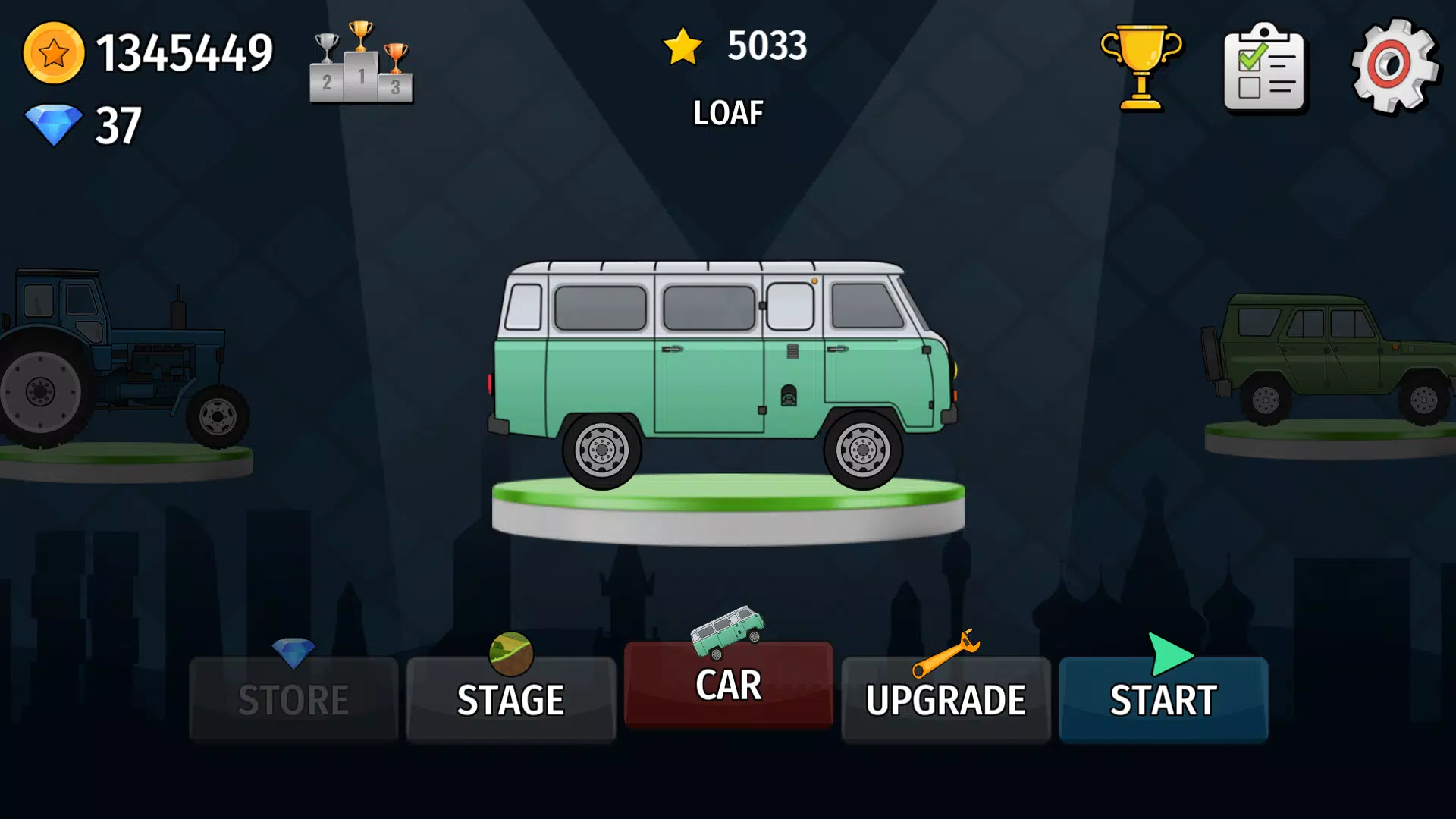Click the green arrow icon above START
Screen dimensions: 1456x819
pos(1169,654)
